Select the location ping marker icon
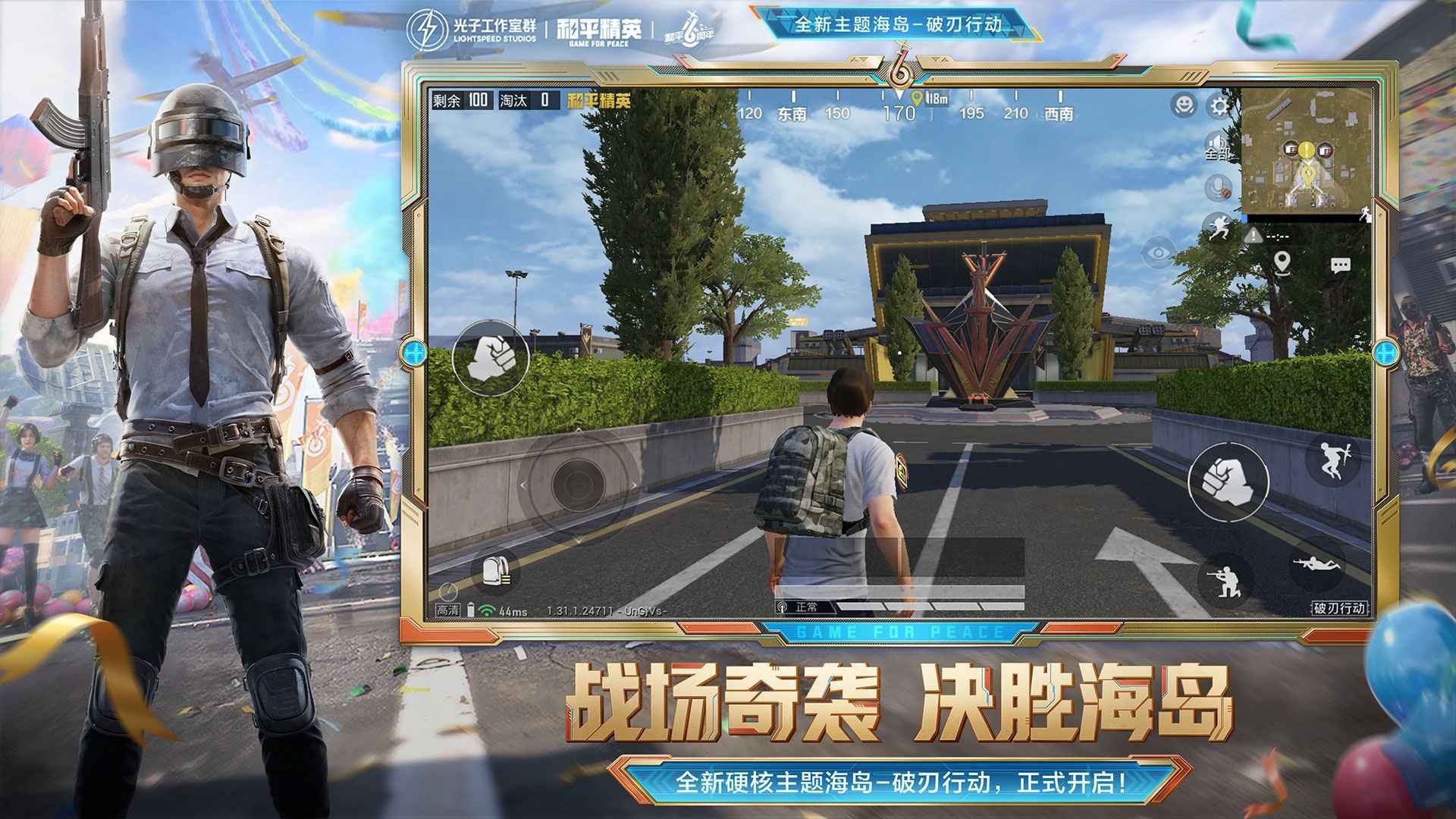 point(1282,263)
